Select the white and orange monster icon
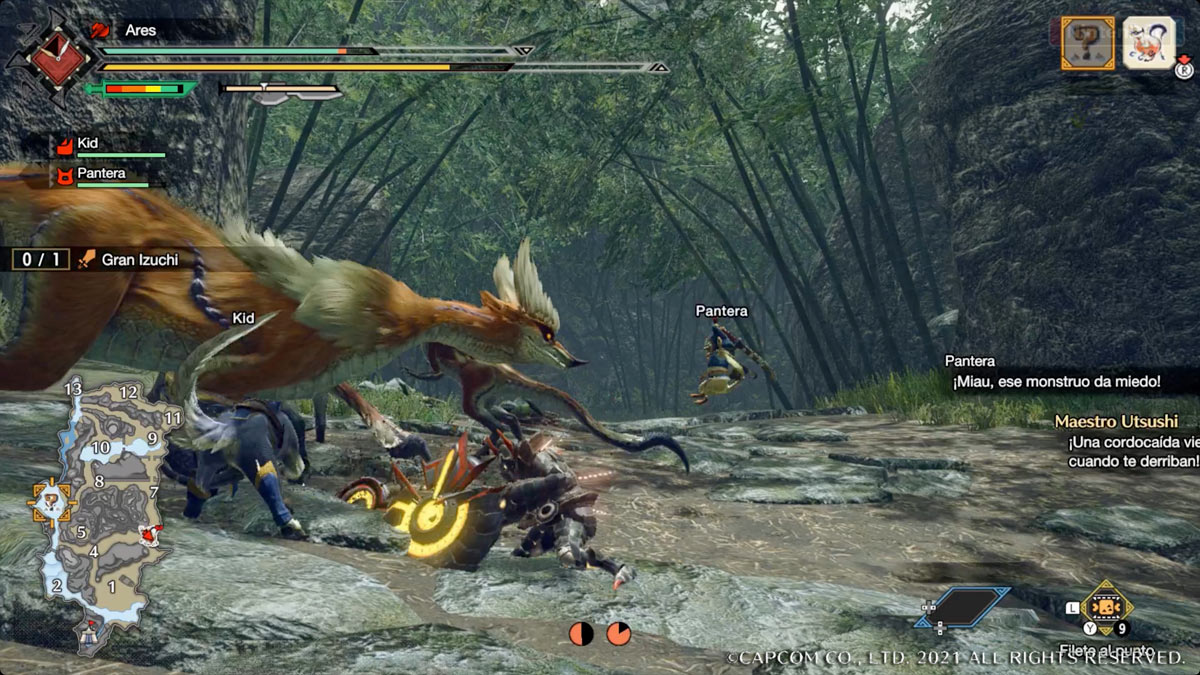Image resolution: width=1200 pixels, height=675 pixels. 1148,43
